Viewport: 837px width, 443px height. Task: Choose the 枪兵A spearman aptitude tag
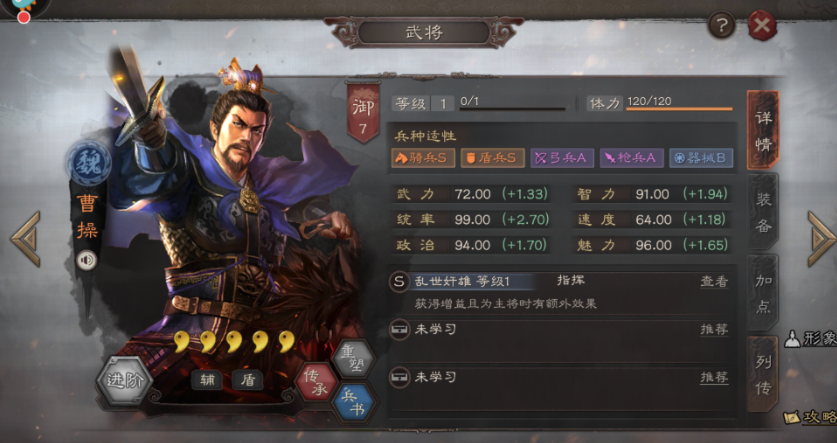(631, 157)
